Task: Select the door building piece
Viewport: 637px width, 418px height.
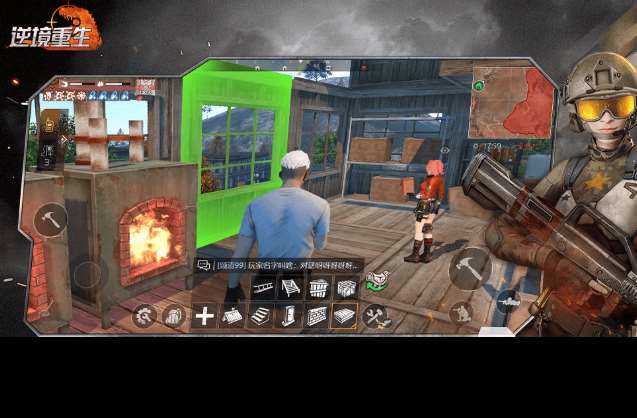Action: (x=289, y=317)
